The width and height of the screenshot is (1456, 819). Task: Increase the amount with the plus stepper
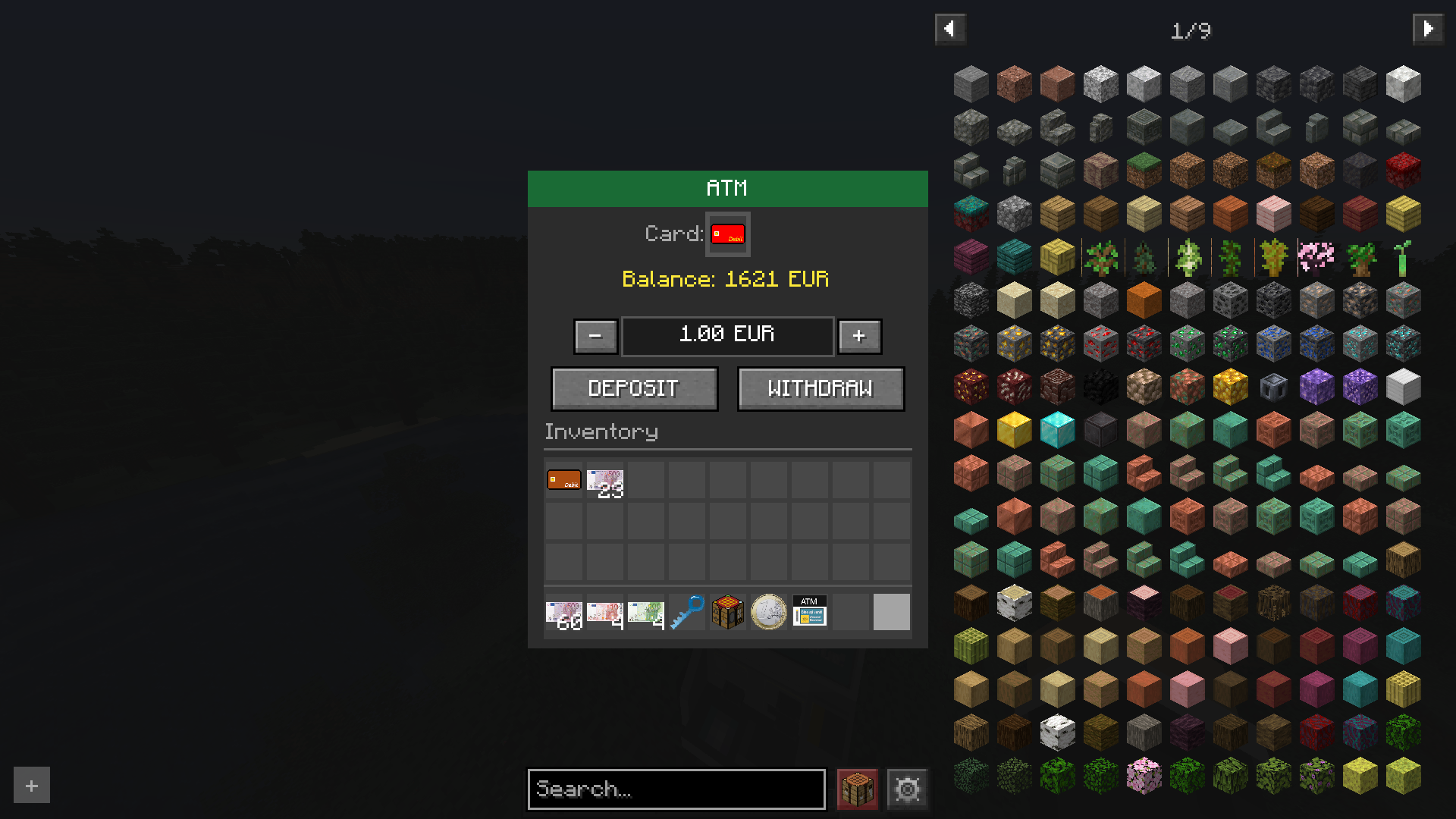pos(859,336)
